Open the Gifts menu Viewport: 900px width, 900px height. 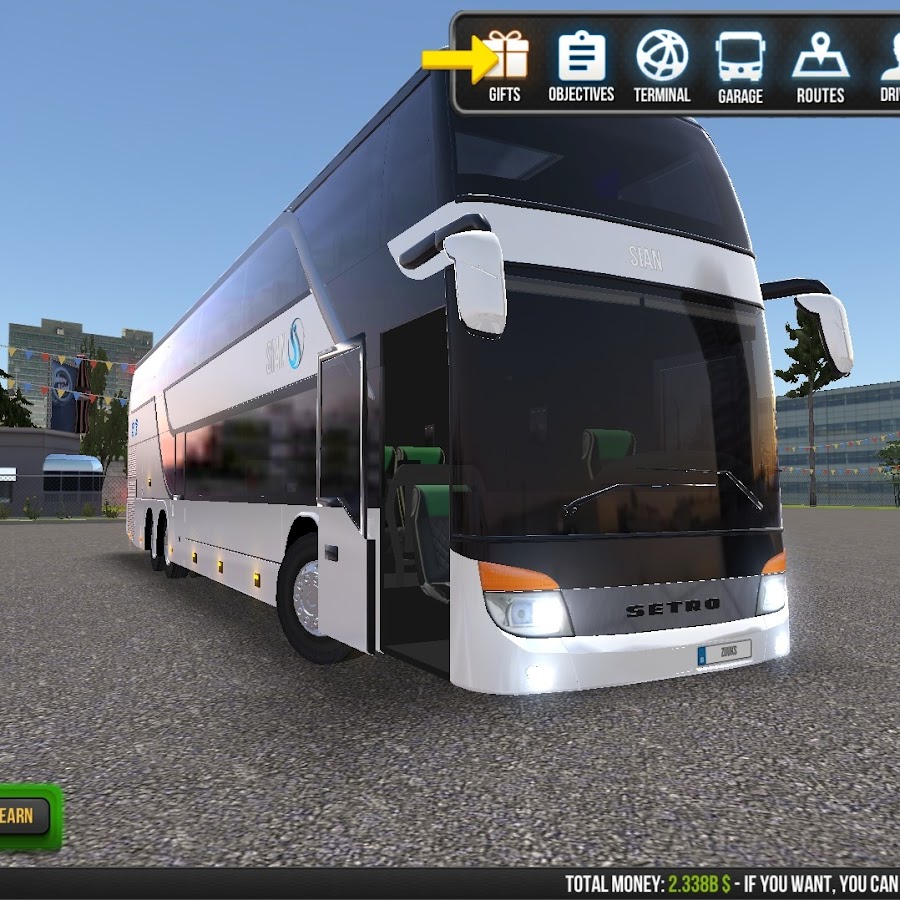505,65
